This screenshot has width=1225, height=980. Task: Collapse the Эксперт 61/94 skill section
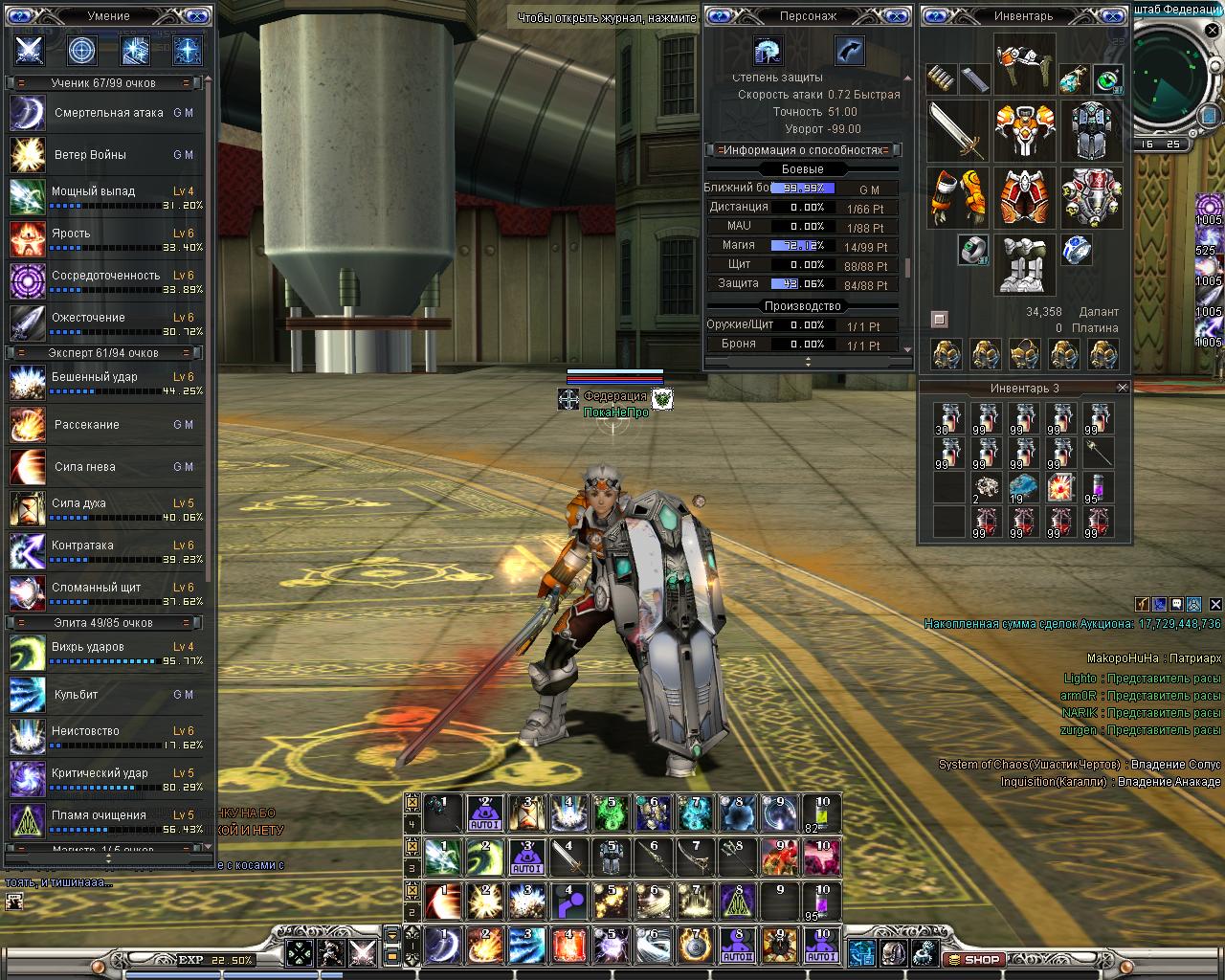[103, 353]
